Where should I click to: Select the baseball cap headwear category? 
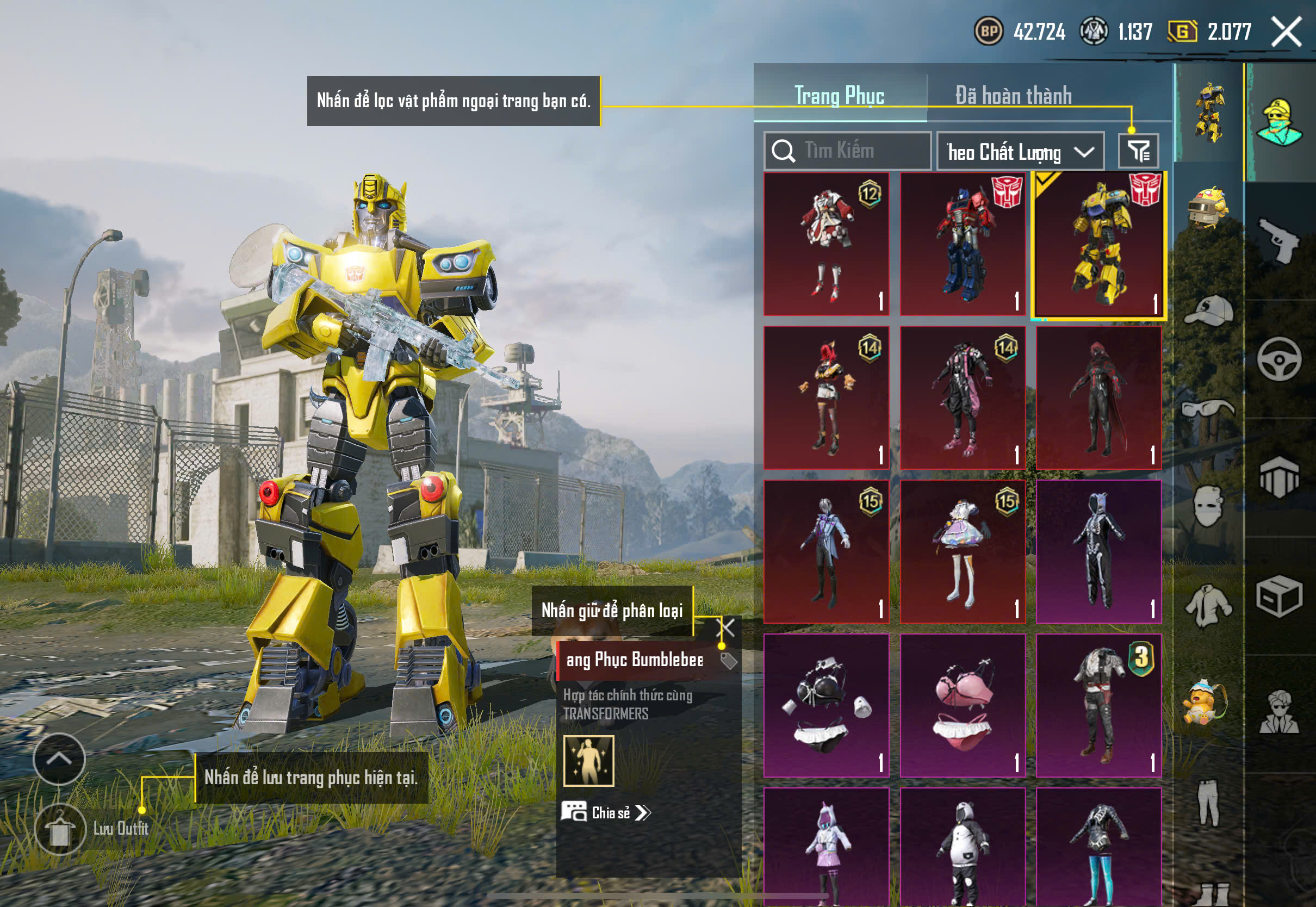[1208, 312]
